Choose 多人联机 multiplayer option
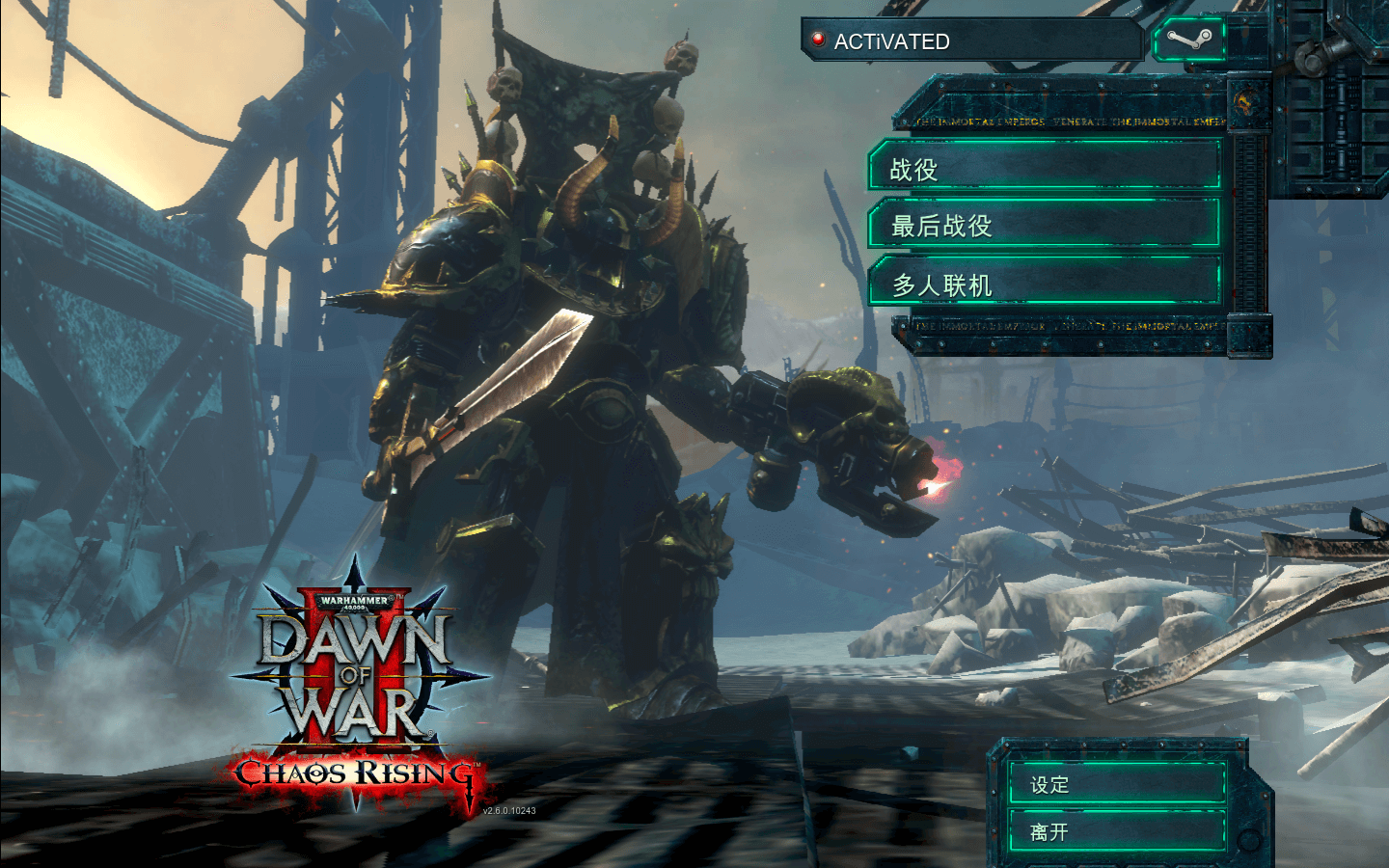The width and height of the screenshot is (1389, 868). [x=1045, y=284]
